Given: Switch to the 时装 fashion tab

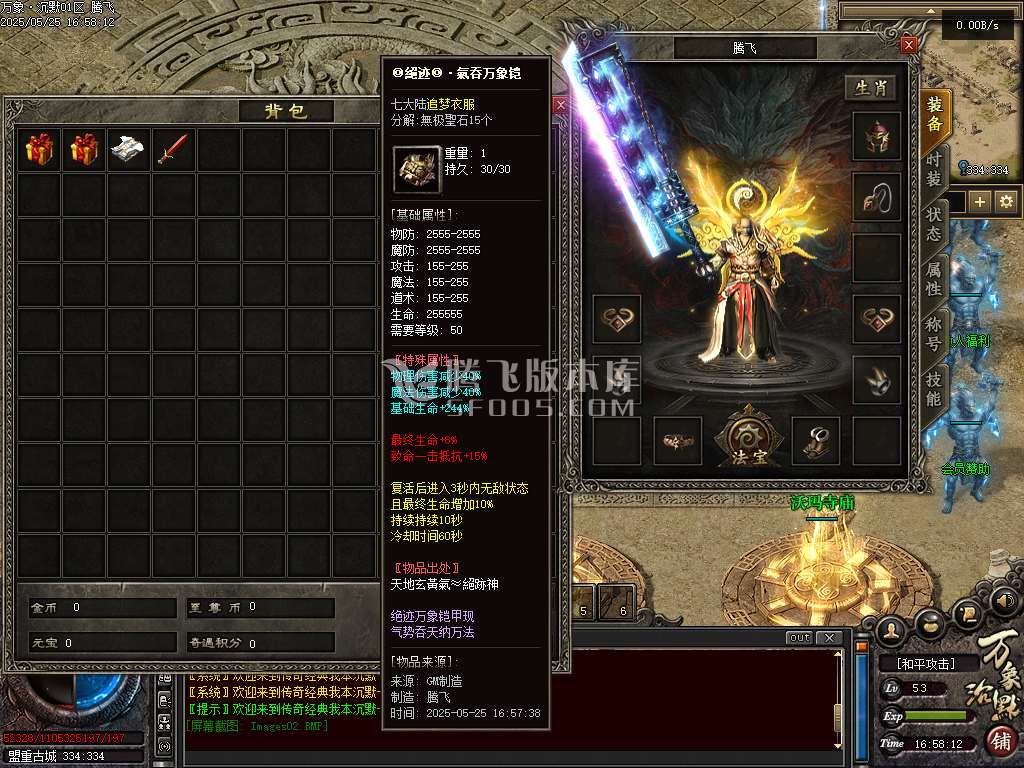Looking at the screenshot, I should (933, 167).
